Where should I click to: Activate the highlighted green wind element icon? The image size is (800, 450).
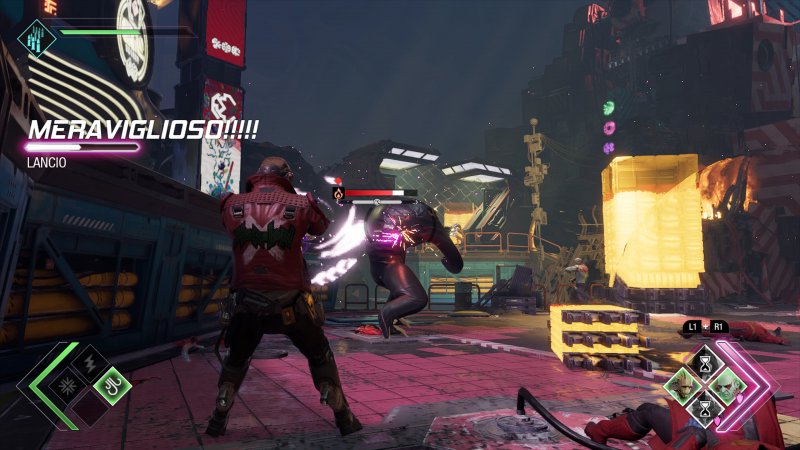(x=112, y=386)
